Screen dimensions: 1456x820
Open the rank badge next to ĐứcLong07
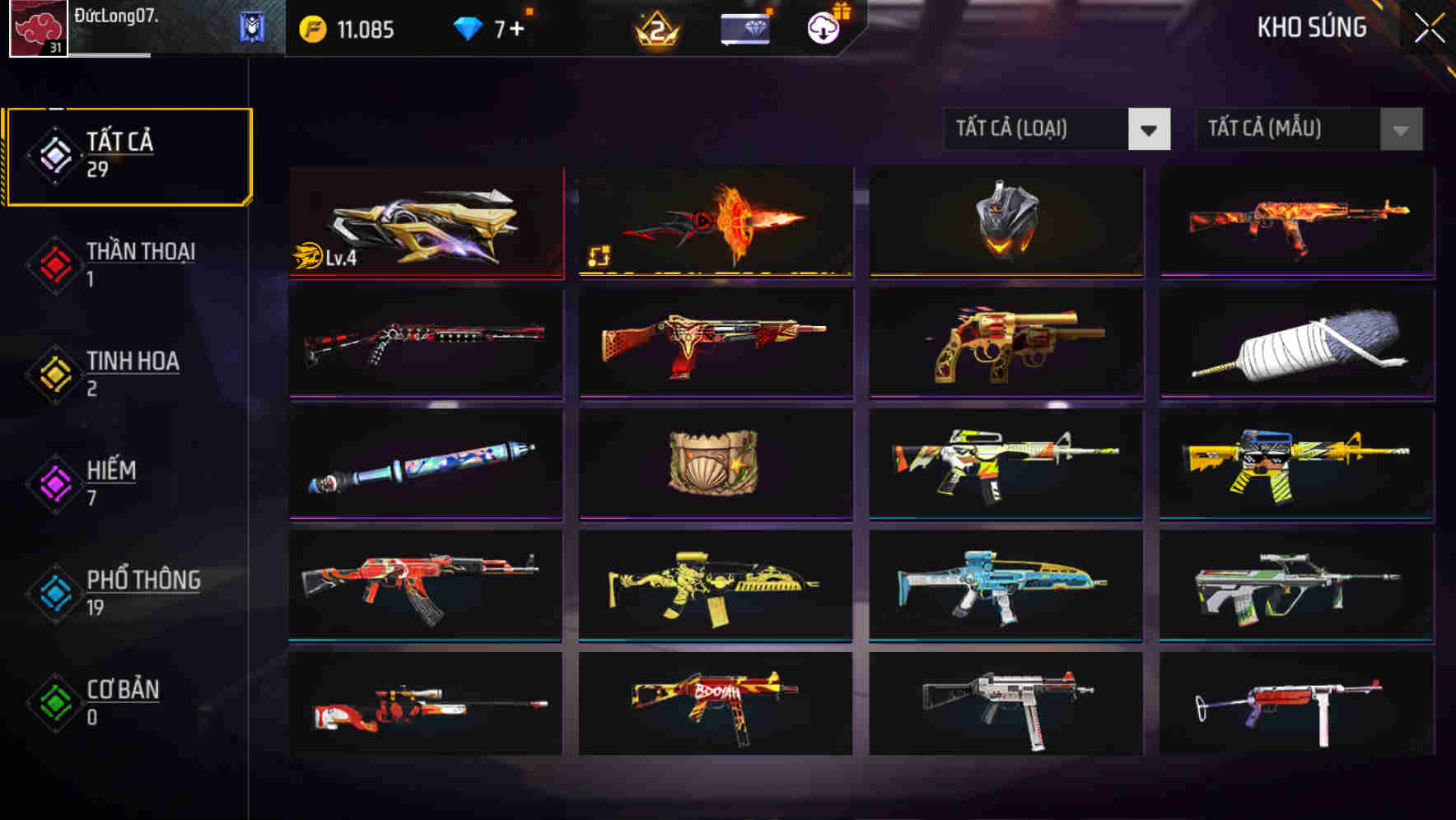coord(252,28)
